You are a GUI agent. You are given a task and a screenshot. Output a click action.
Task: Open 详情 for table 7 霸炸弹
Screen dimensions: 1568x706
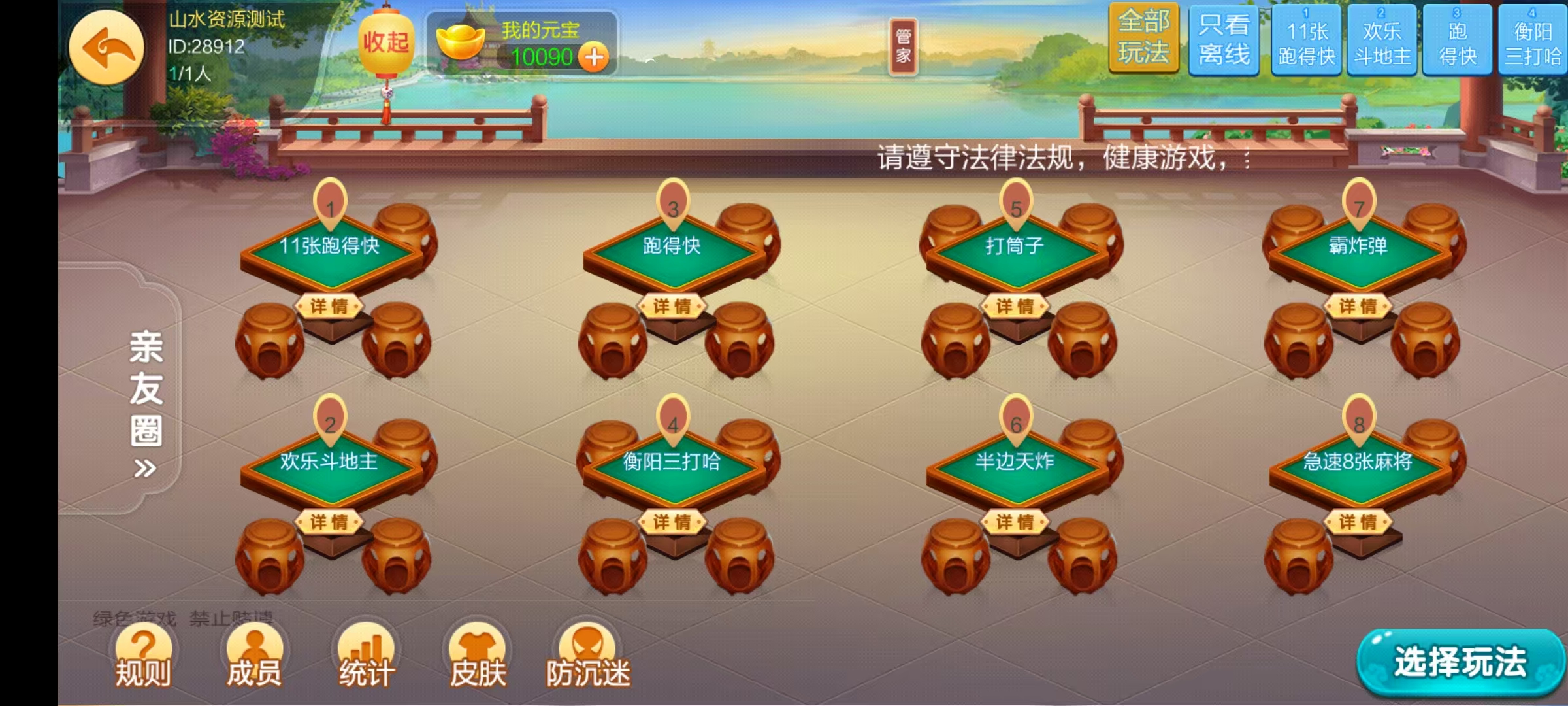click(x=1357, y=307)
